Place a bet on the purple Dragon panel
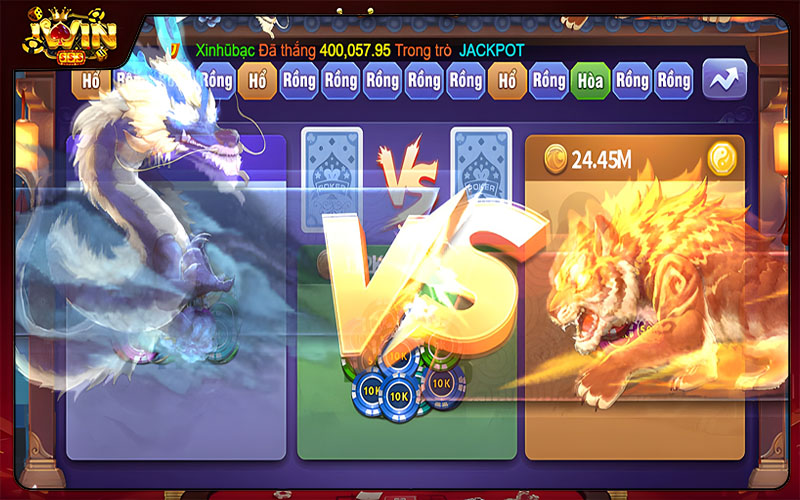The height and width of the screenshot is (500, 800). [x=175, y=400]
